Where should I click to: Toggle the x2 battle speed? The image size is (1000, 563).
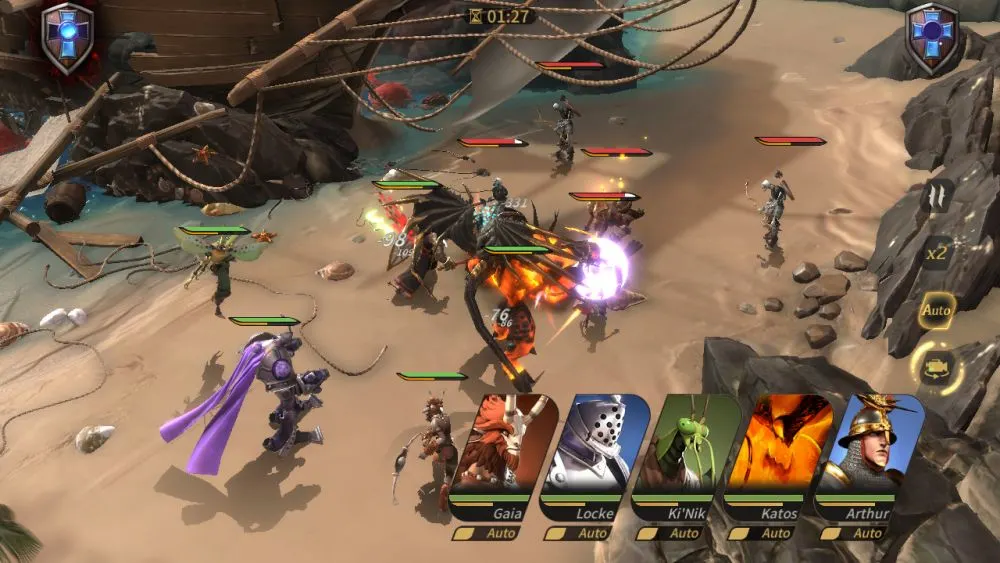tap(937, 253)
